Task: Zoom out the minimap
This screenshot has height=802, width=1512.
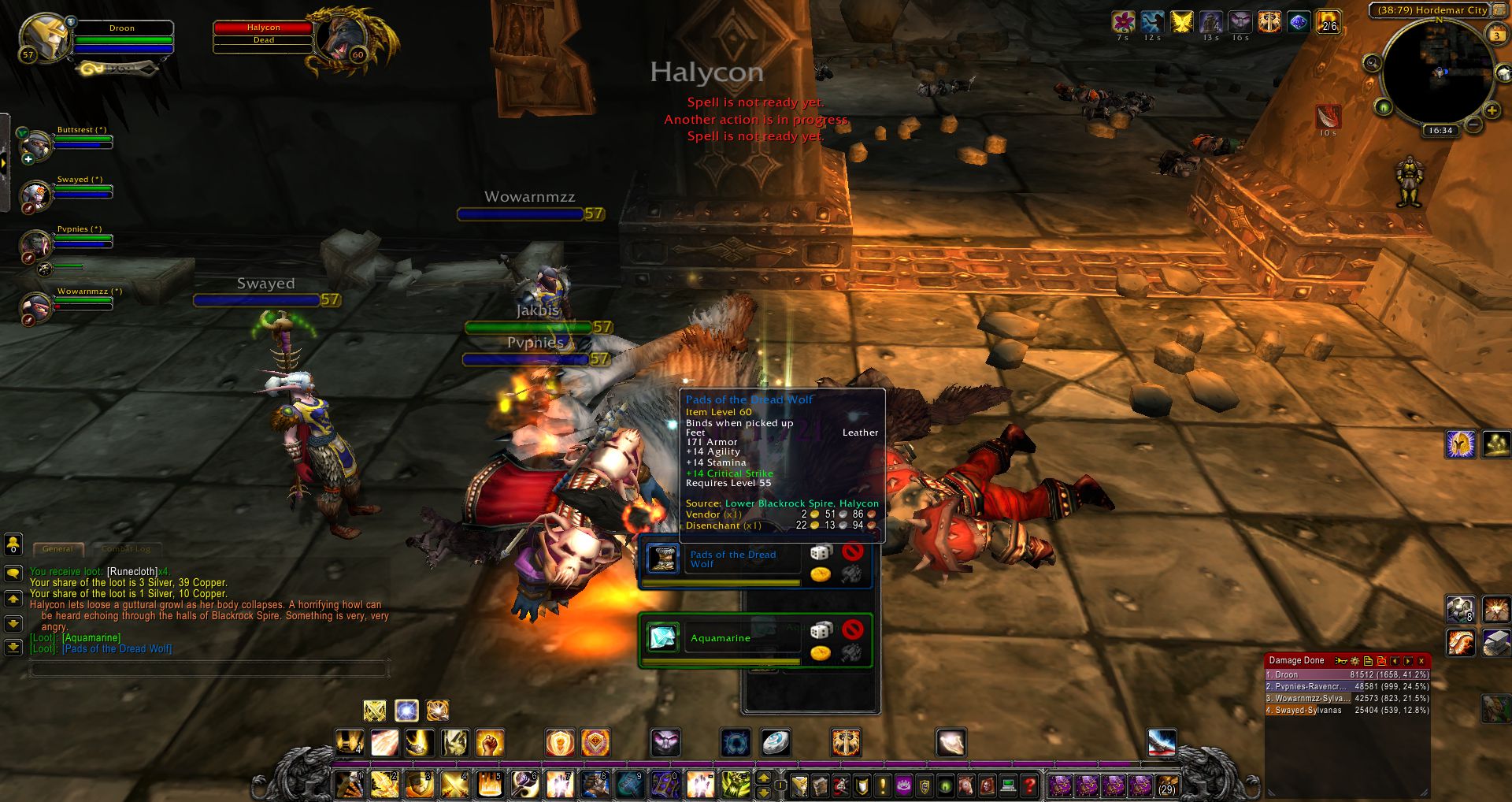Action: click(1473, 125)
